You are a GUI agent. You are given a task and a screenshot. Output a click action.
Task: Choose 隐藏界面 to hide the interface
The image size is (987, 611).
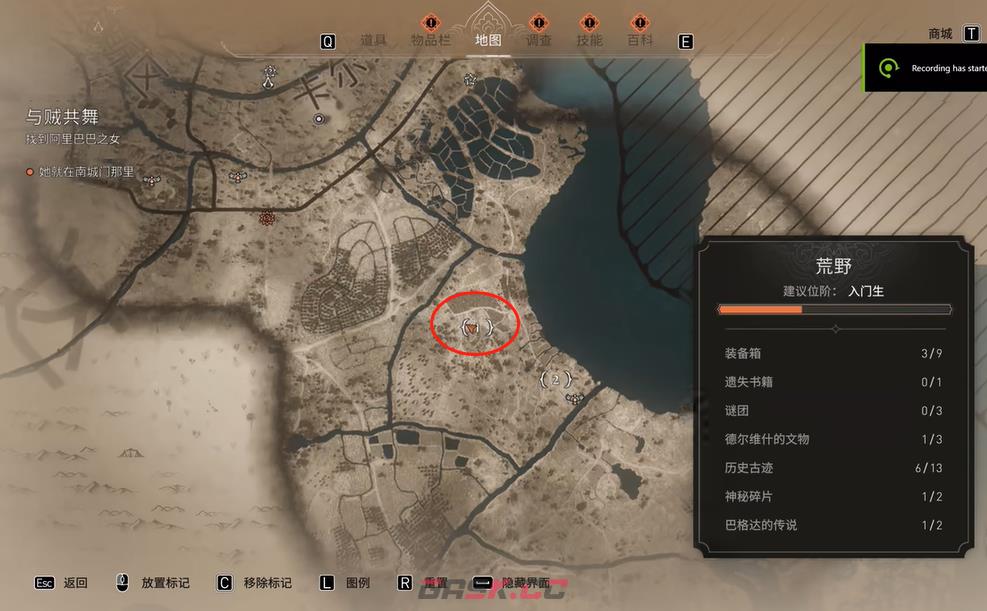[525, 583]
